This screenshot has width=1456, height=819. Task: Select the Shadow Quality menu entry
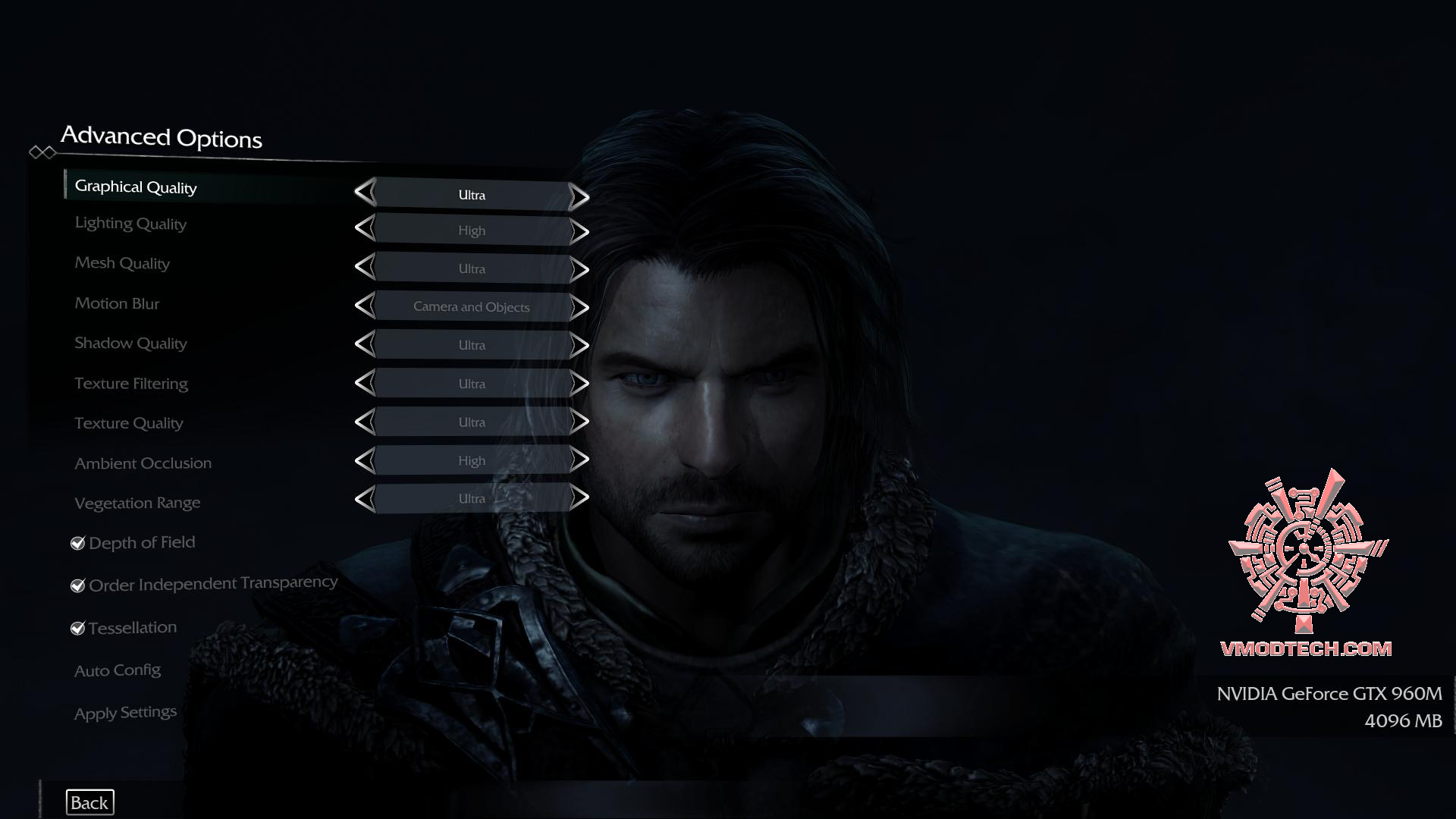click(x=130, y=344)
